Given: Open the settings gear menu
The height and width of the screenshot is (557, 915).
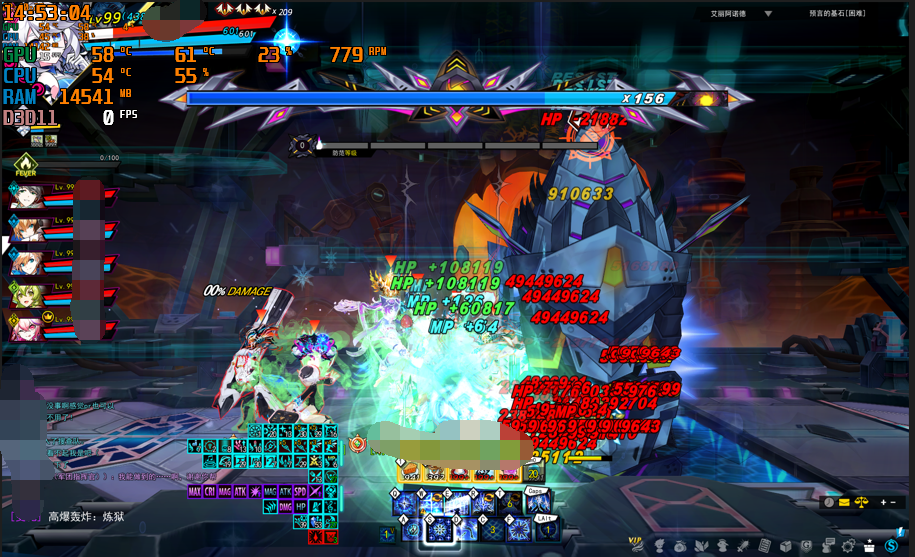Looking at the screenshot, I should coord(848,545).
